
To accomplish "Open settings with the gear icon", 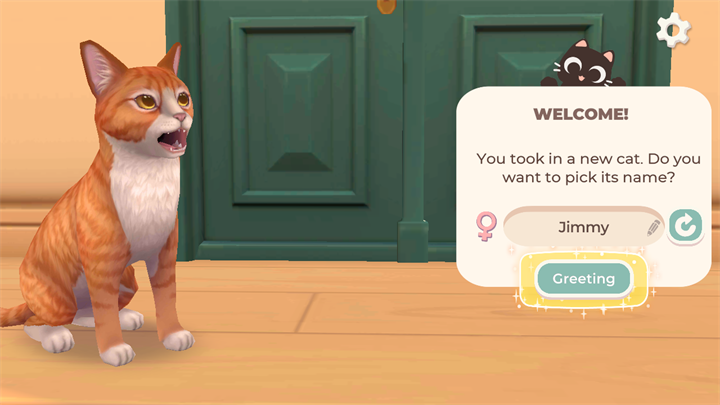I will pos(673,31).
